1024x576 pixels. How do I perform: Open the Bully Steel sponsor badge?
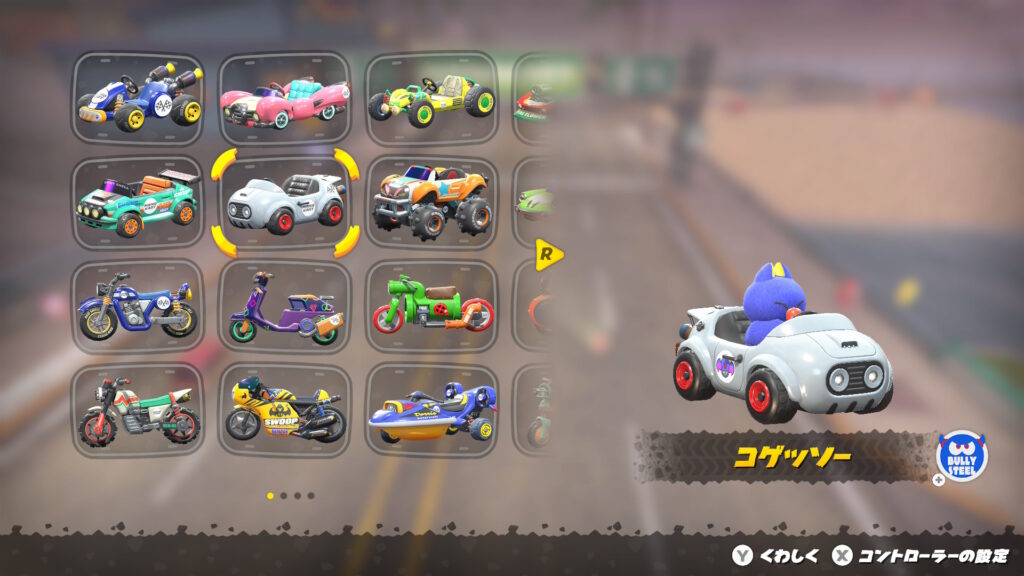[x=961, y=456]
